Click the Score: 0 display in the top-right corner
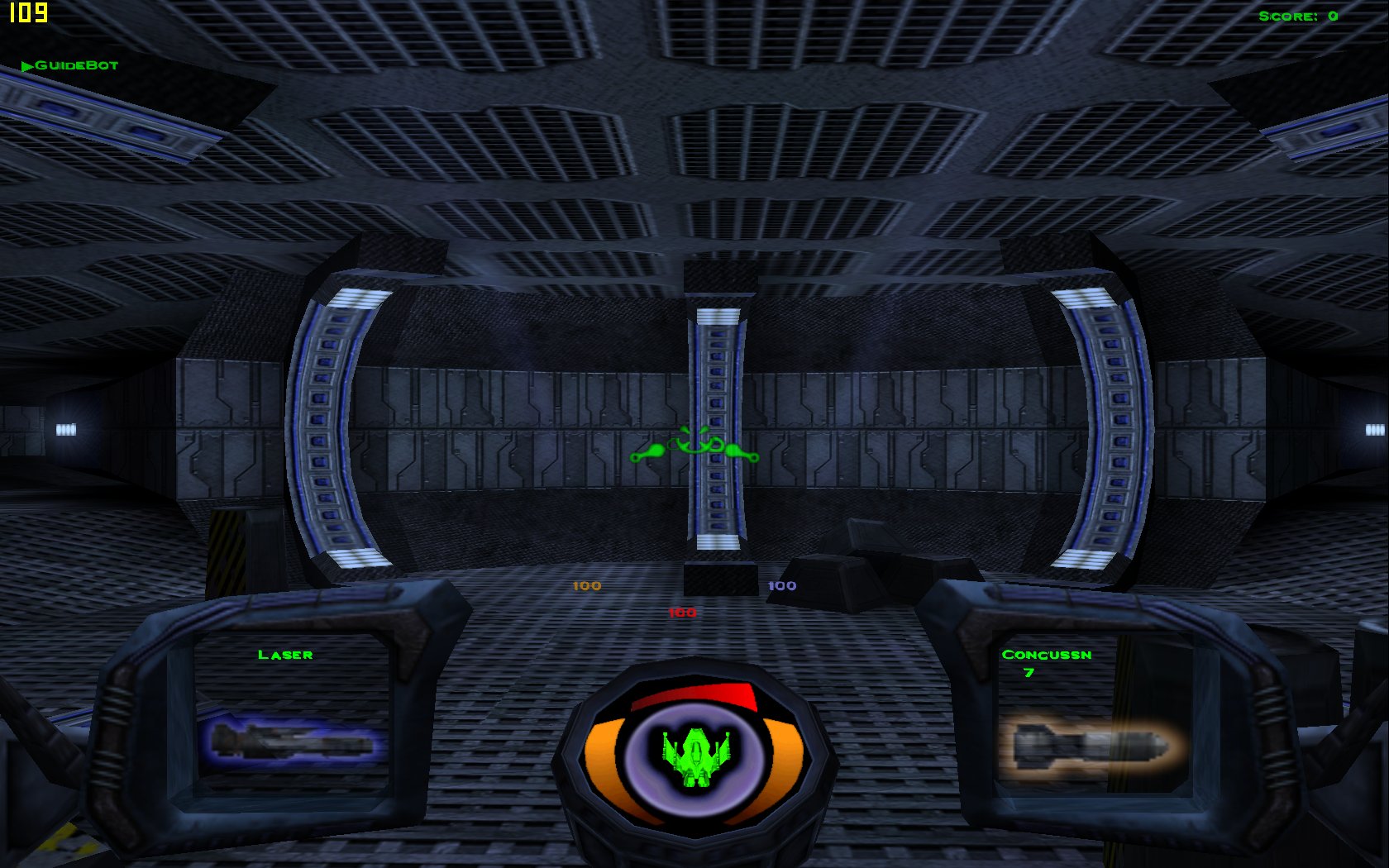1389x868 pixels. click(1300, 15)
